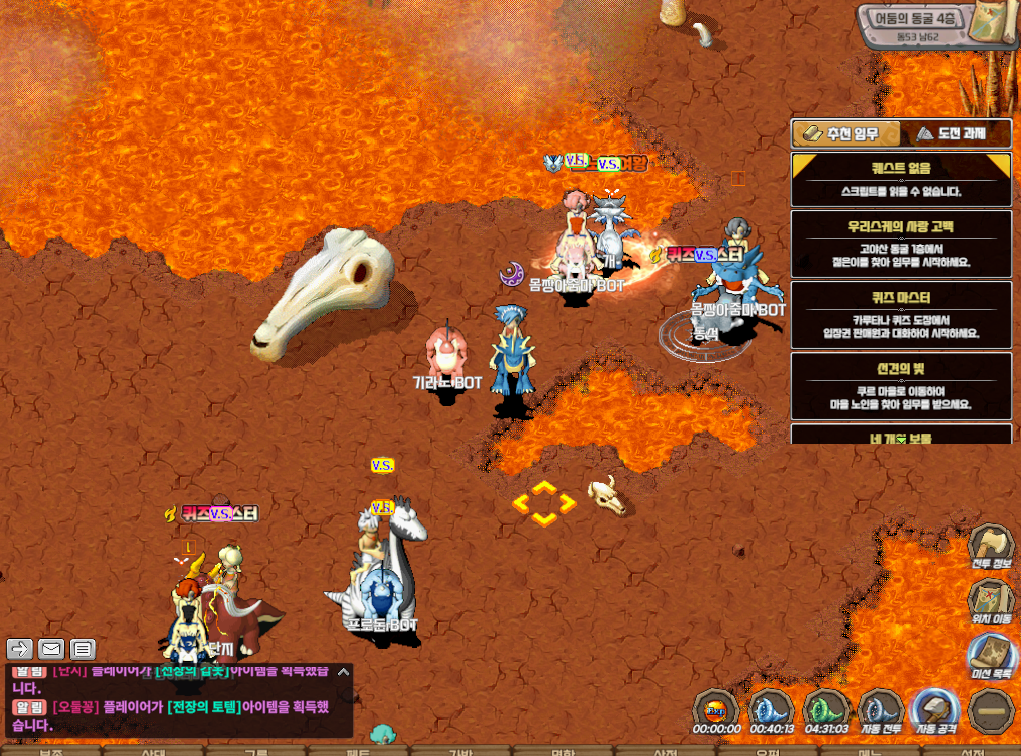Collapse the icon bar with the minus button
The height and width of the screenshot is (756, 1021).
click(990, 709)
